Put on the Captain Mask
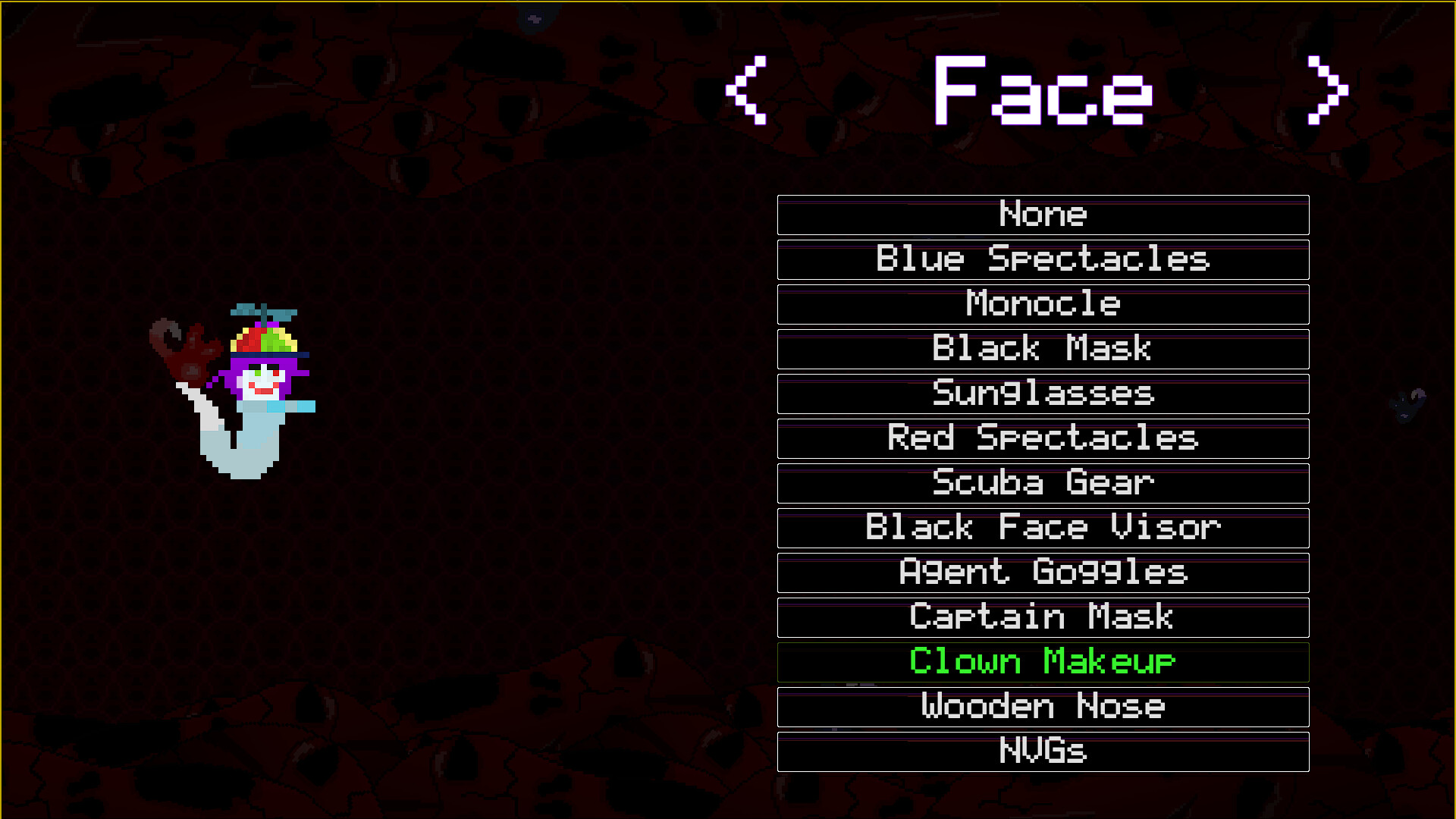The width and height of the screenshot is (1456, 819). click(x=1042, y=617)
